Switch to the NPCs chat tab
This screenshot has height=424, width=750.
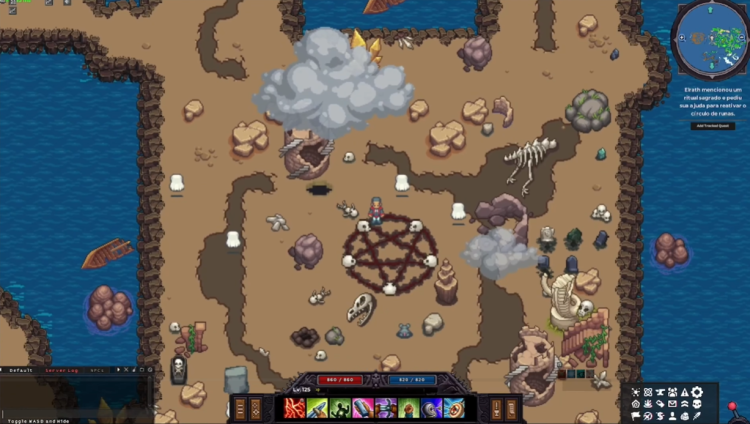coord(97,370)
